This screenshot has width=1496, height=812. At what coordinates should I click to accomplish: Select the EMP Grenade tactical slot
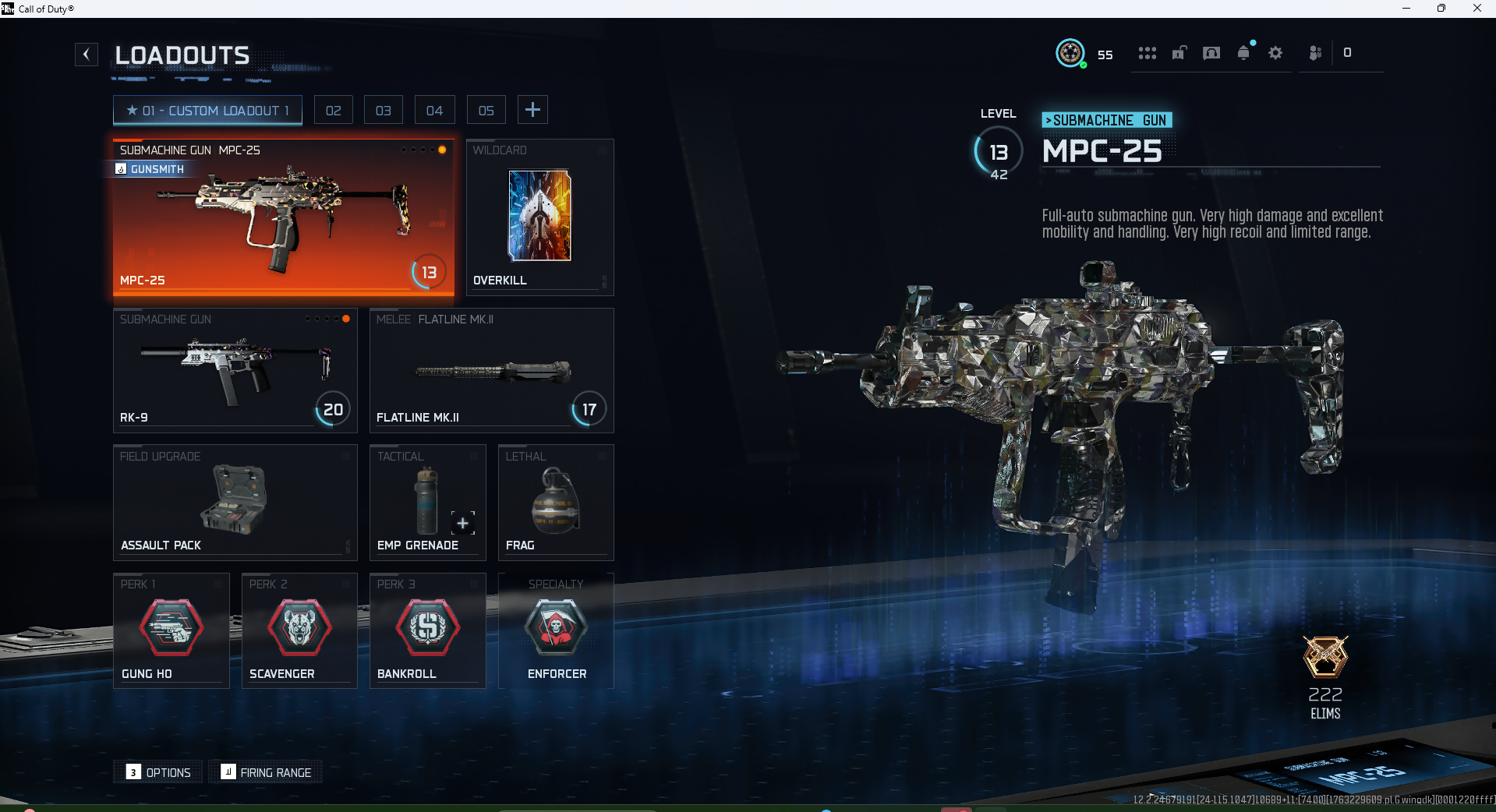click(427, 503)
